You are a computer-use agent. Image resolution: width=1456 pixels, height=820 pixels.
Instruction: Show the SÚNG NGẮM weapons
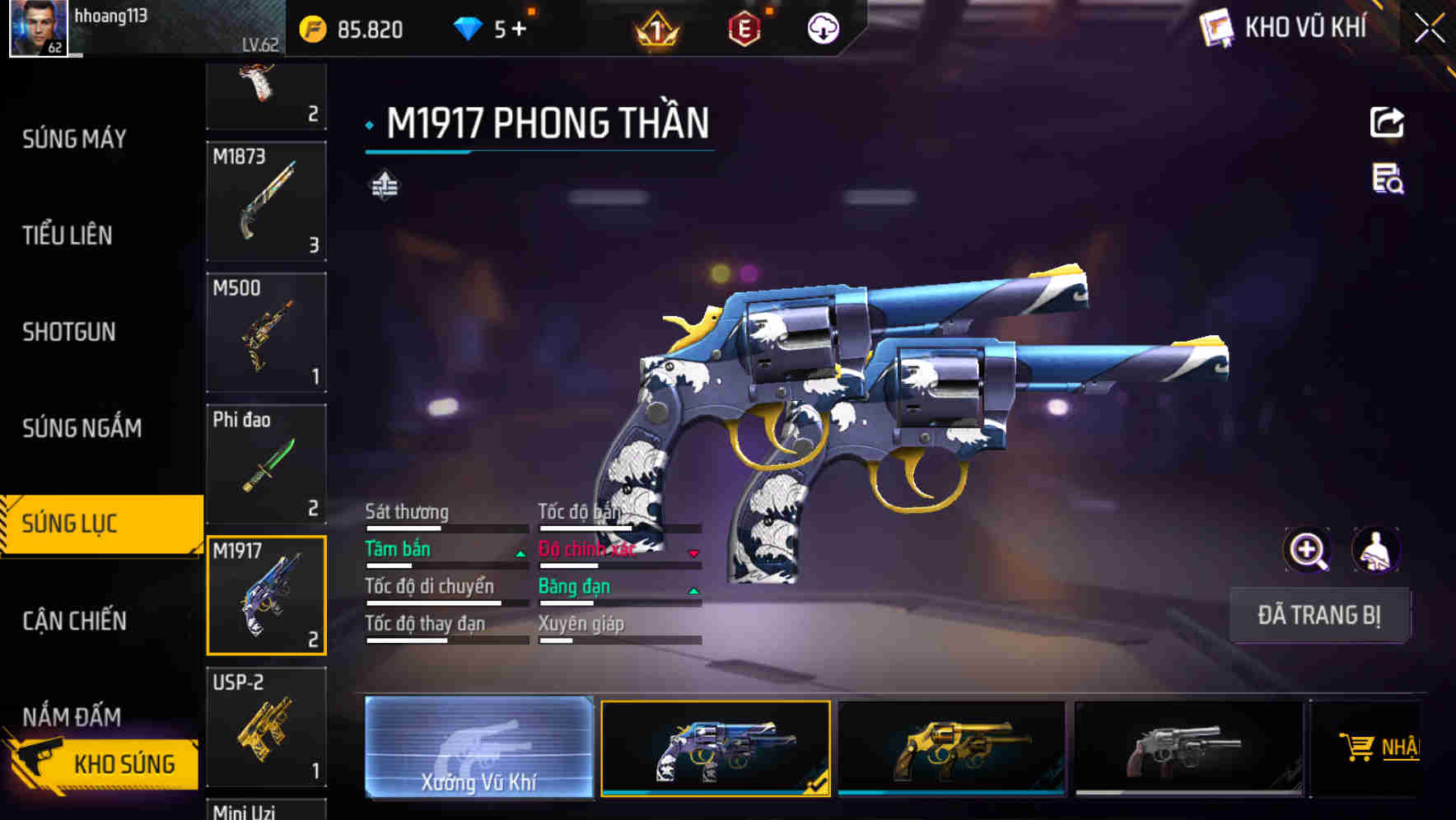[82, 428]
